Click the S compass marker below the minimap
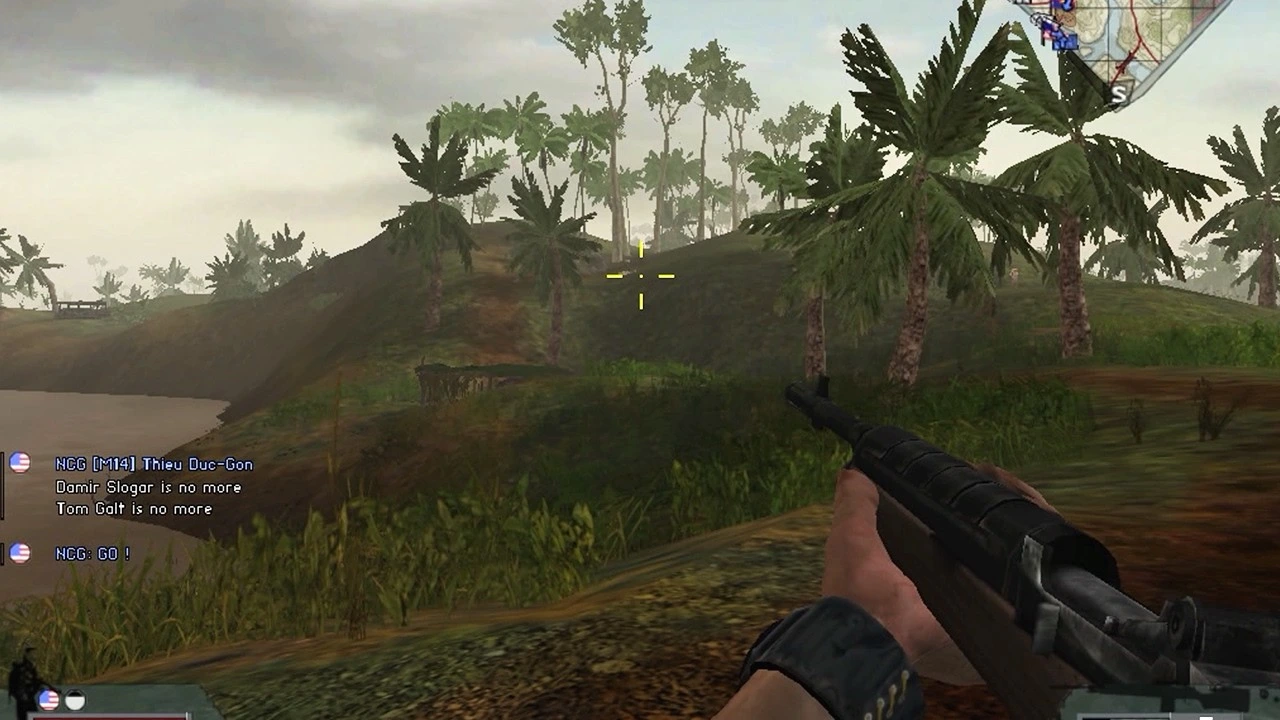 (x=1119, y=95)
